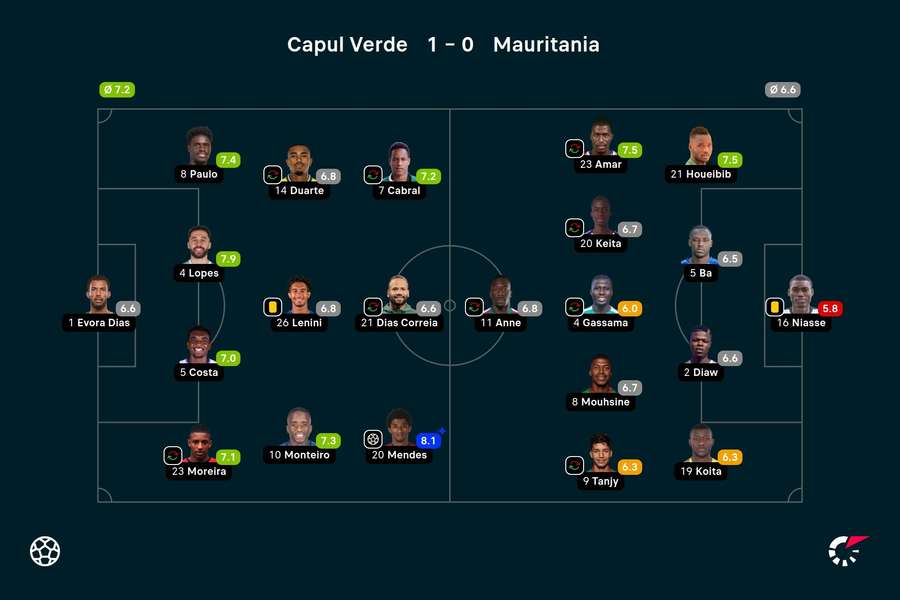Open Amar's player portrait
This screenshot has width=900, height=600.
[600, 138]
